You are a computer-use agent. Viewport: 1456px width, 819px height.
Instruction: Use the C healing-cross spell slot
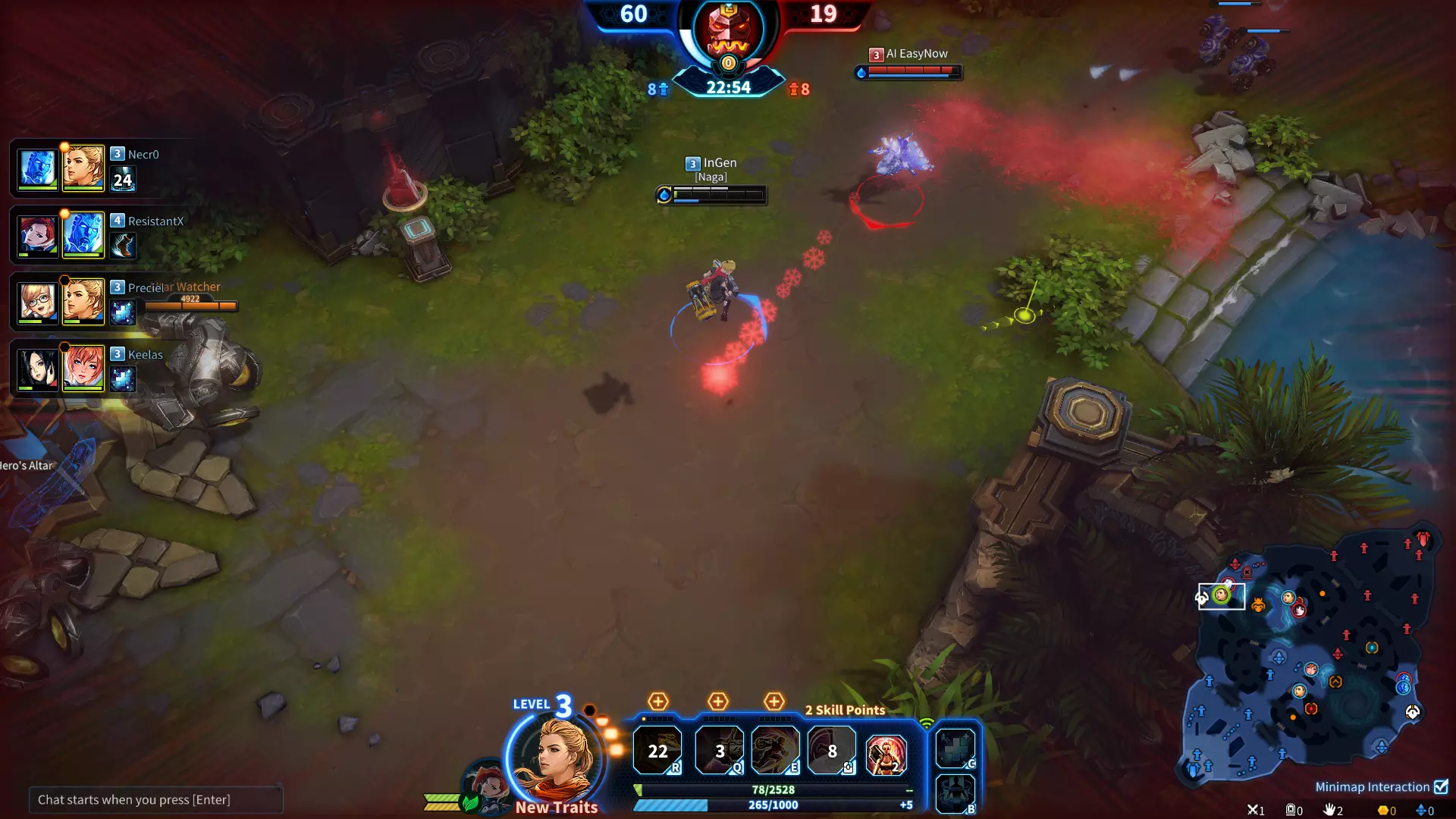pos(955,748)
